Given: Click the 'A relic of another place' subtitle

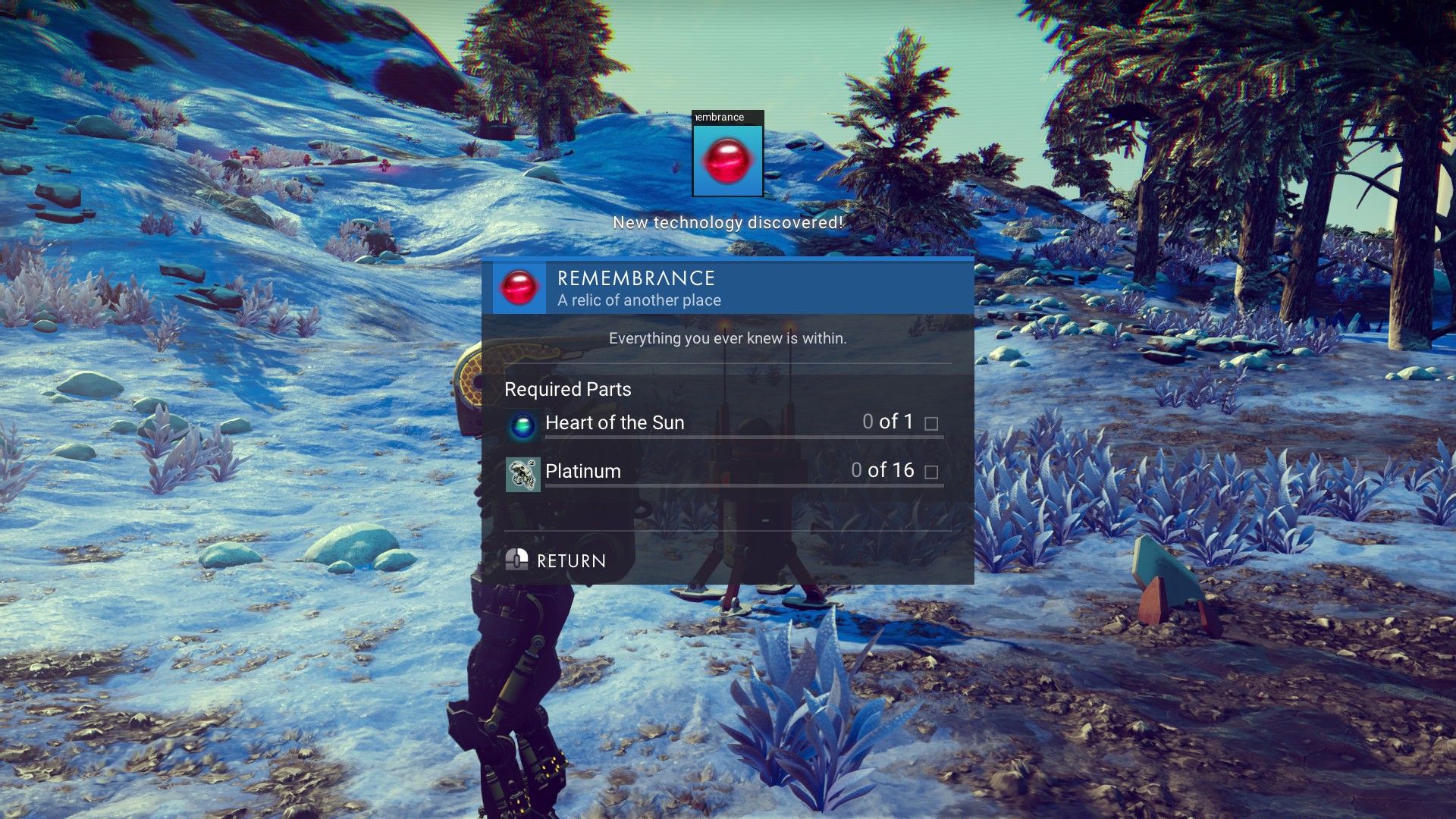Looking at the screenshot, I should [639, 300].
